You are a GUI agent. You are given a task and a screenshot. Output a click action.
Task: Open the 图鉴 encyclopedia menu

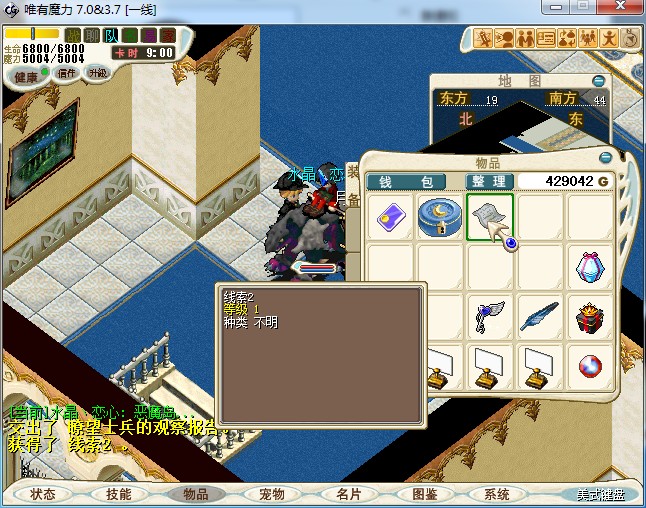click(423, 494)
